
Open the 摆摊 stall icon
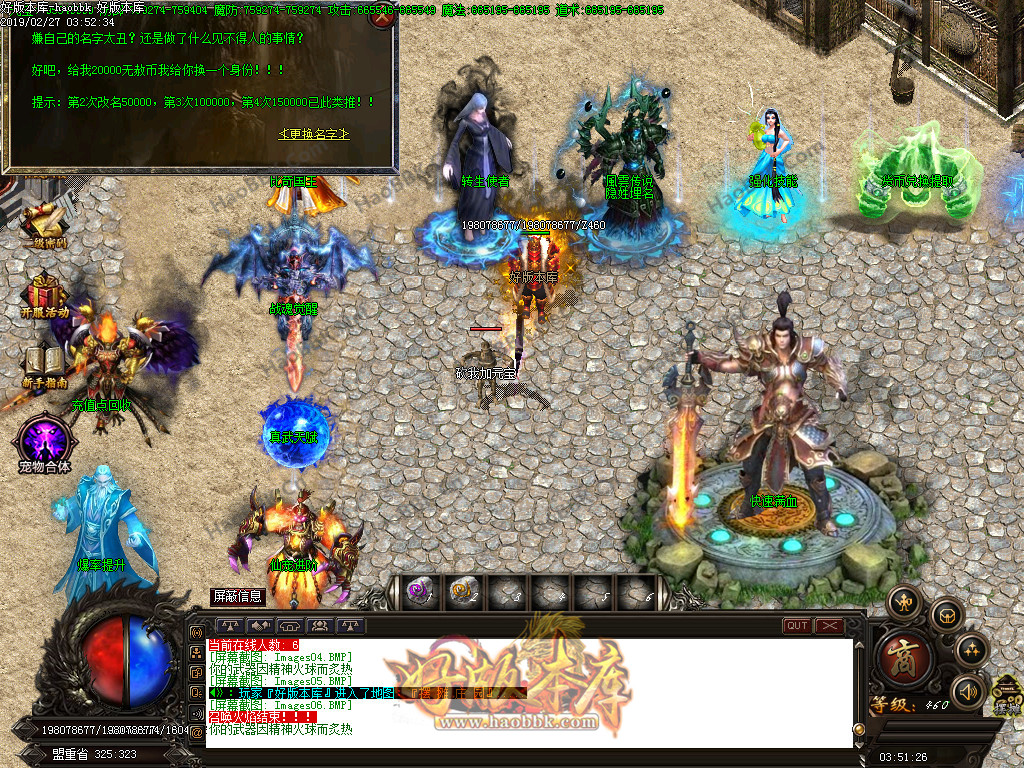(1007, 695)
